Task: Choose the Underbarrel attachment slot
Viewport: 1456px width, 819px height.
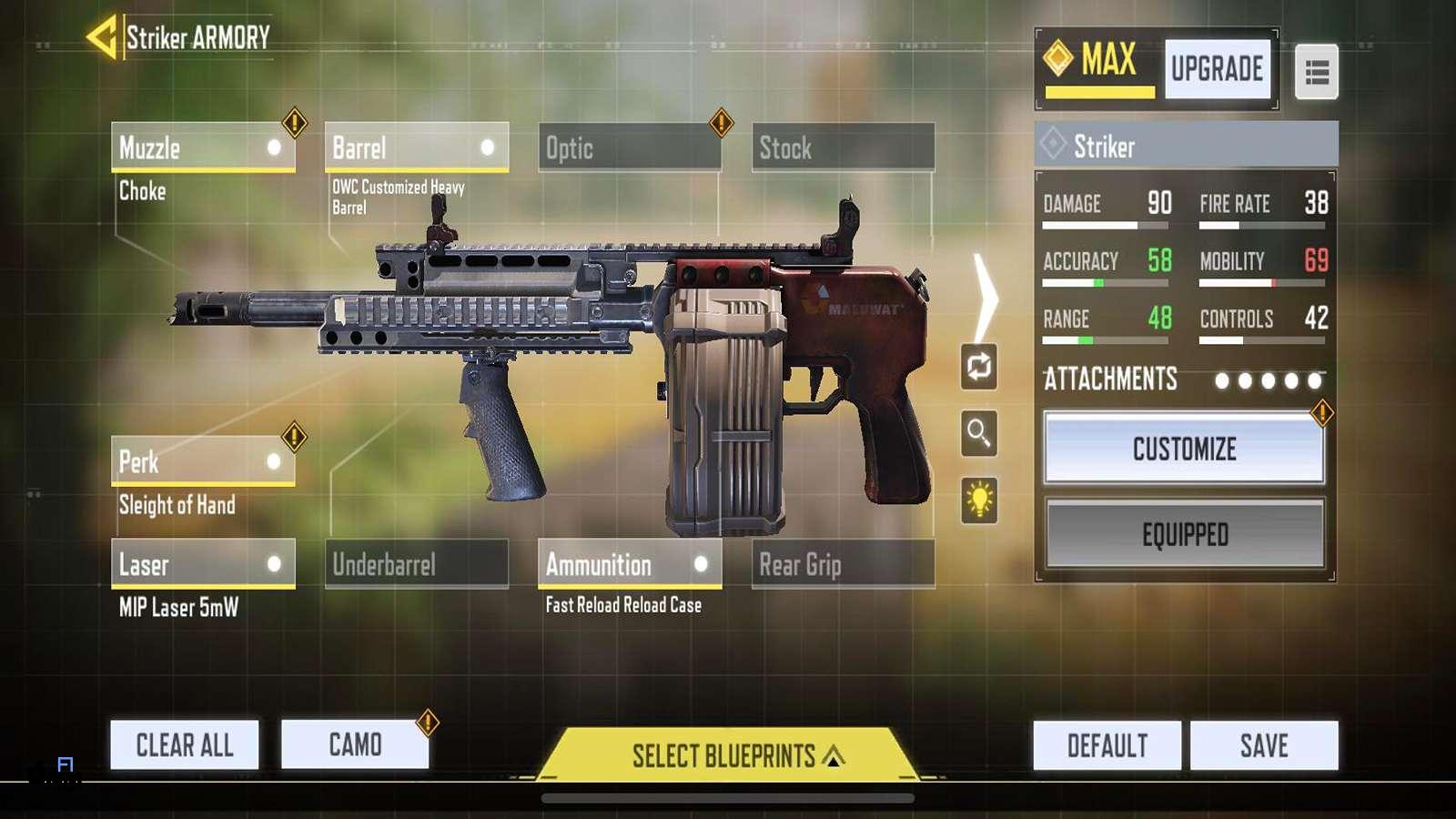Action: coord(416,564)
